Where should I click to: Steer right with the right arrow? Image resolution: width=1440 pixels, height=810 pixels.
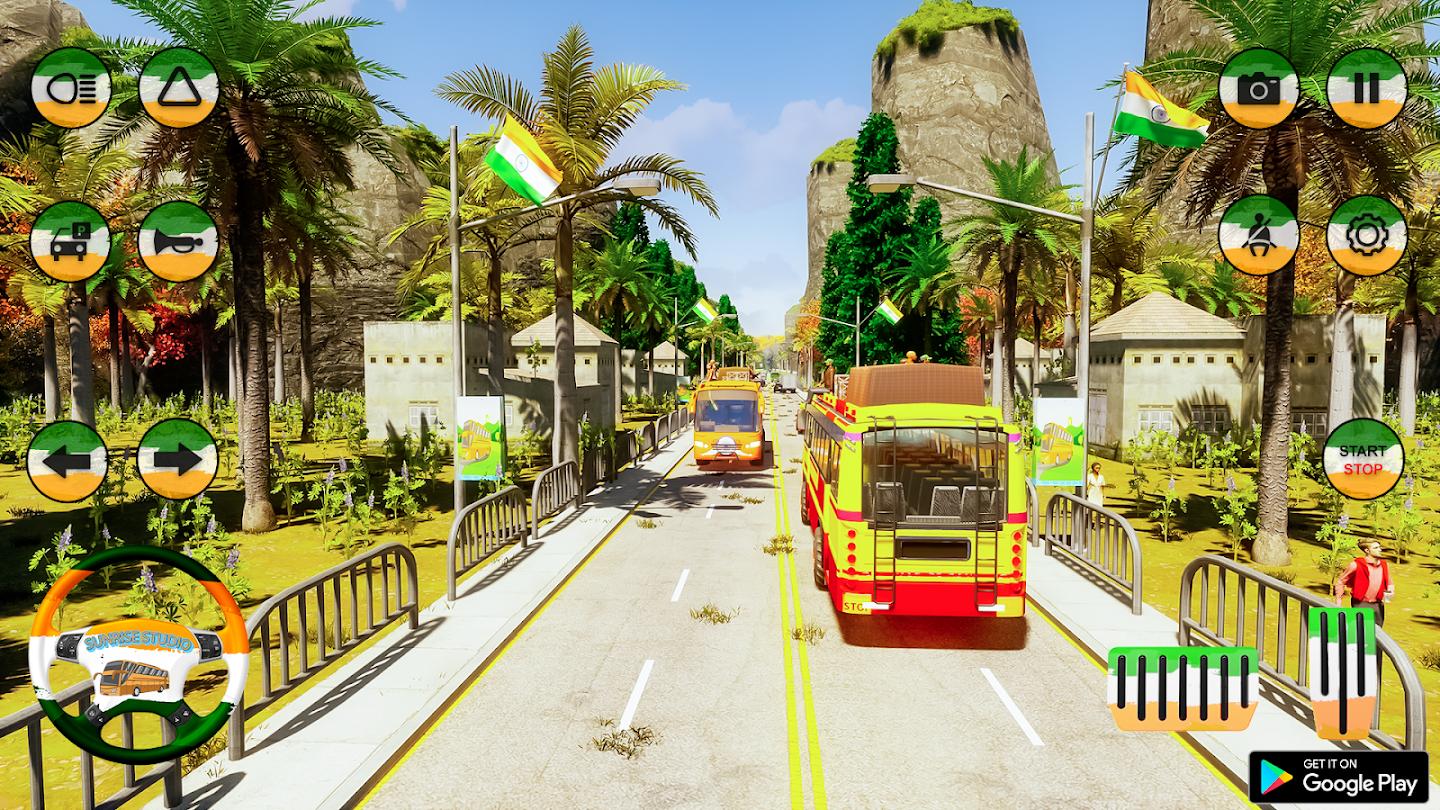[x=177, y=459]
